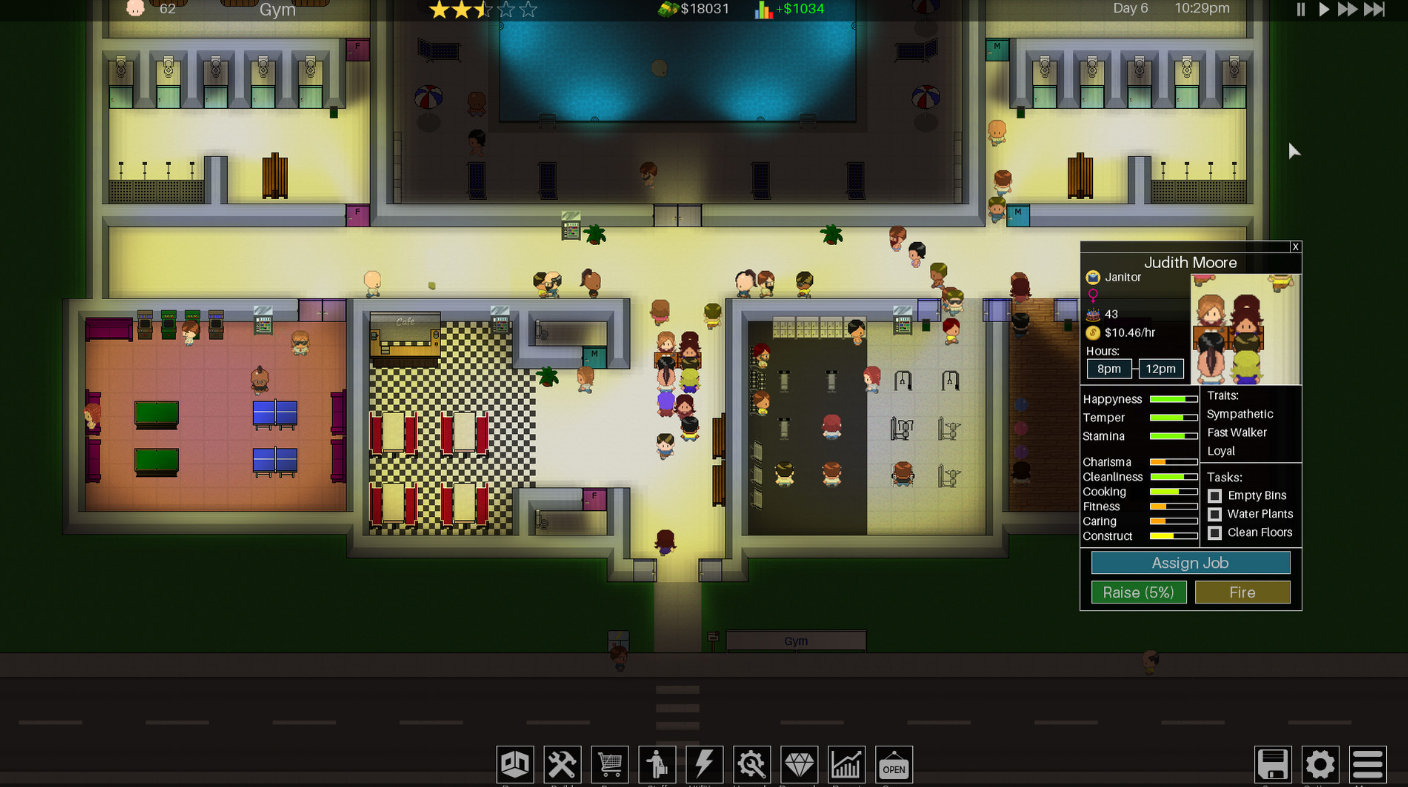Pause the game speed
This screenshot has height=787, width=1408.
point(1301,10)
